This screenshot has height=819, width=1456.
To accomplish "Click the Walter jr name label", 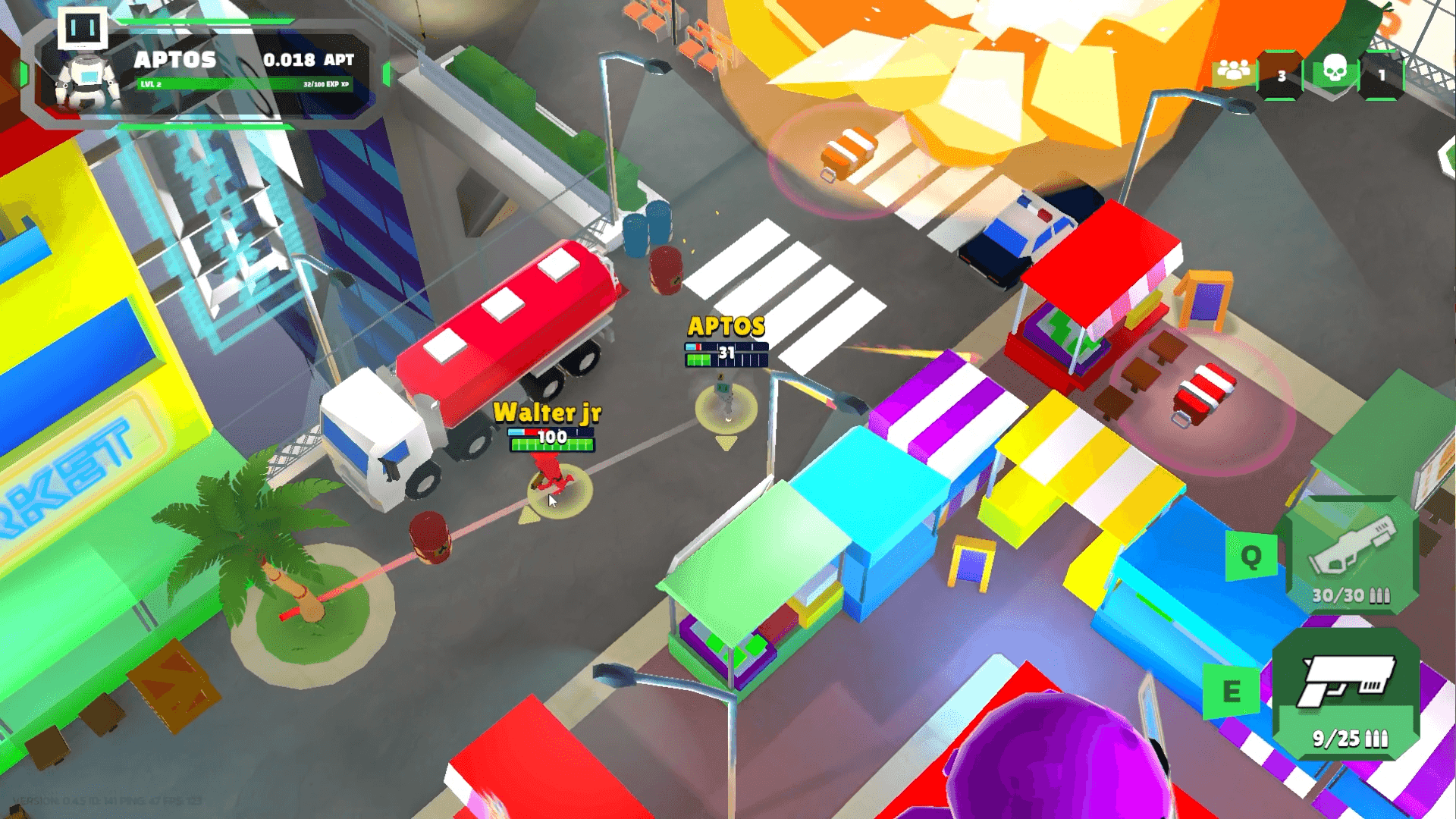I will pos(548,414).
